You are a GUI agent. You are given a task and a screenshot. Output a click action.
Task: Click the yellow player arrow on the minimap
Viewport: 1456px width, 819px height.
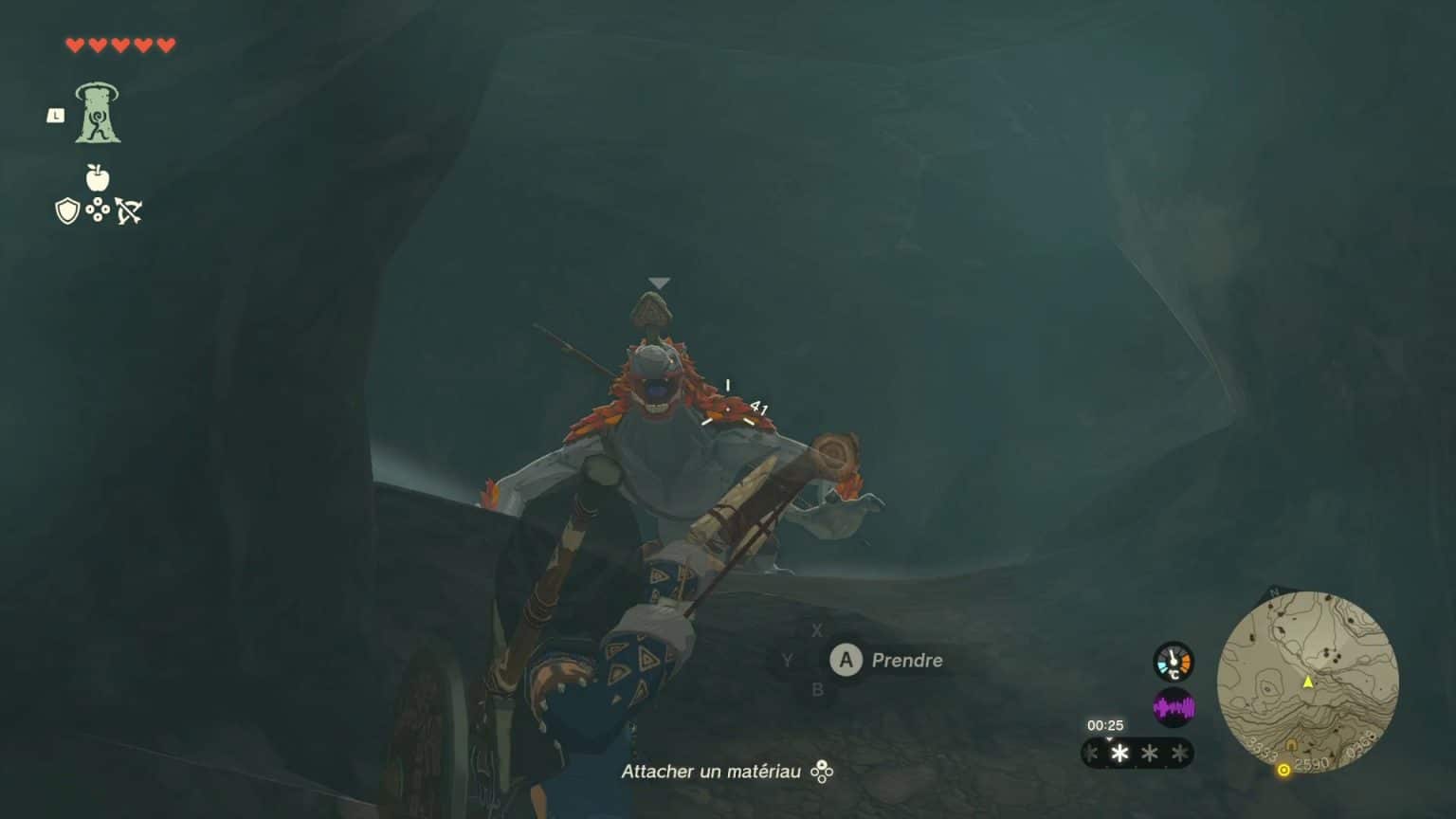tap(1307, 682)
